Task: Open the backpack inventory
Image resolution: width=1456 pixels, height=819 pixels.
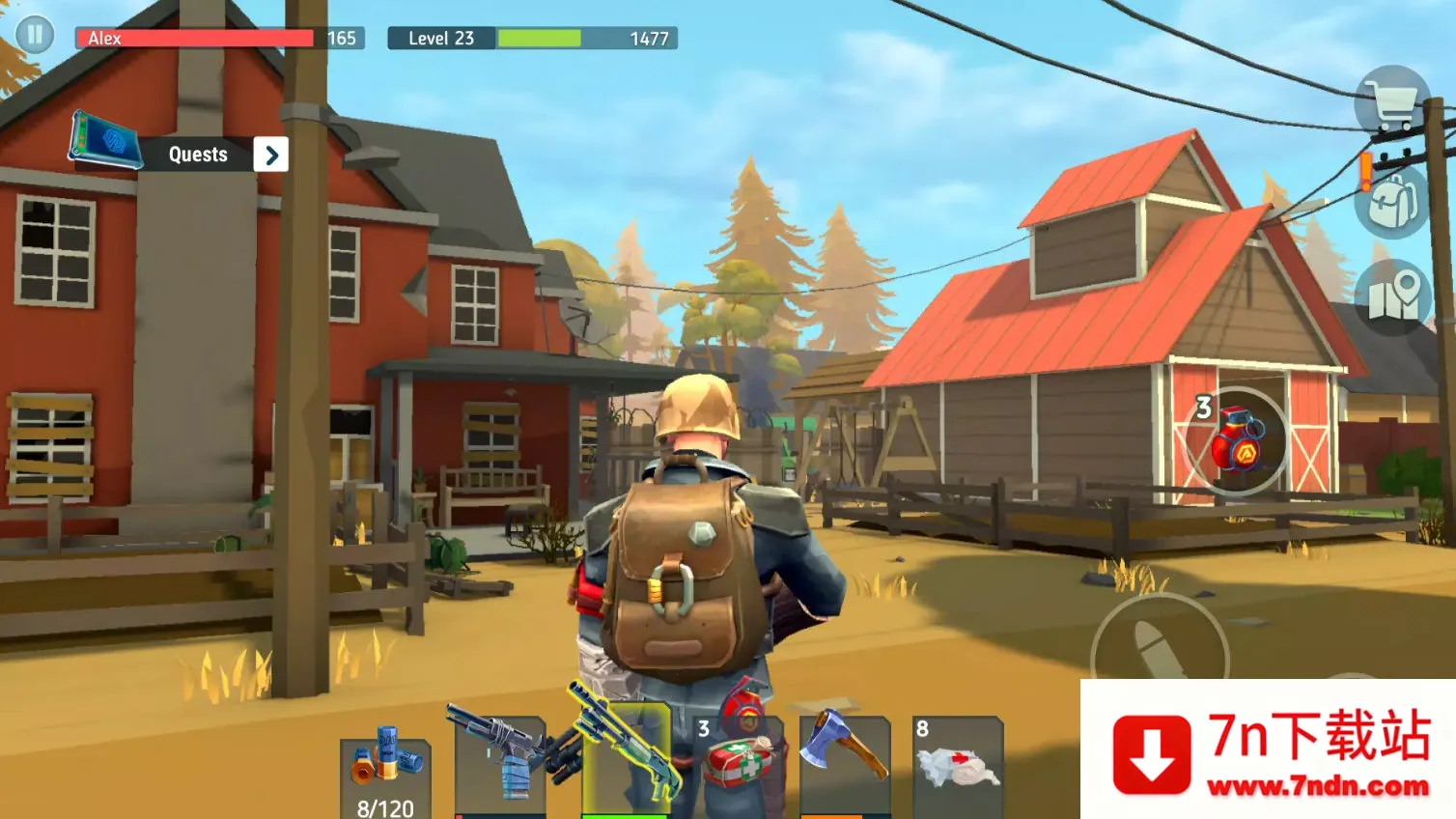Action: click(x=1392, y=201)
